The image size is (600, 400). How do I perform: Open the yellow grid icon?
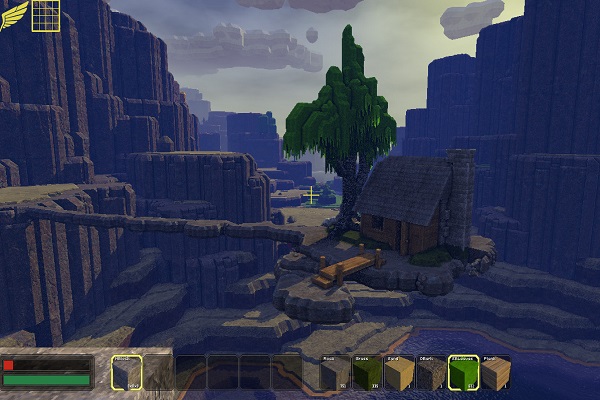click(x=45, y=16)
